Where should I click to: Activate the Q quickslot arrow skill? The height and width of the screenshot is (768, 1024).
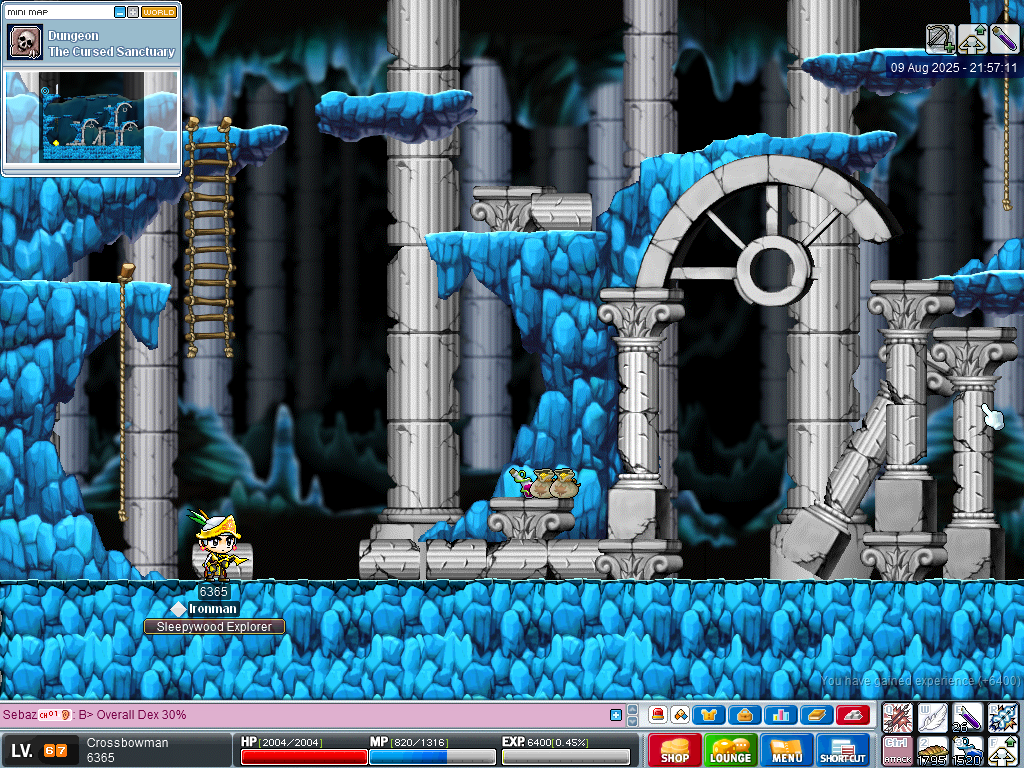point(897,717)
